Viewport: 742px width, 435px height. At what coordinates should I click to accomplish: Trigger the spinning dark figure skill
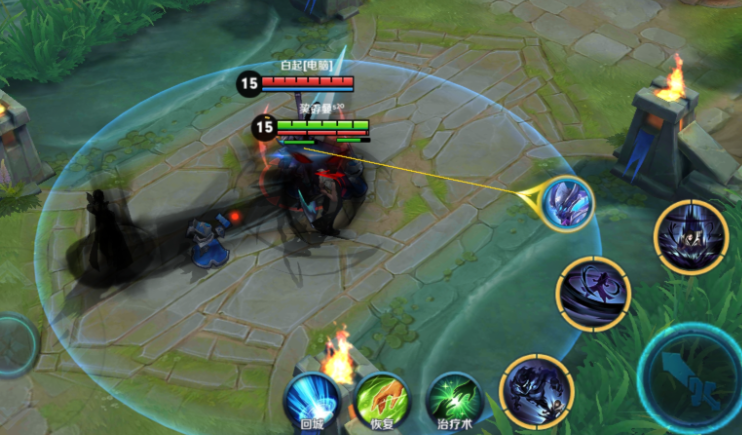pos(594,293)
